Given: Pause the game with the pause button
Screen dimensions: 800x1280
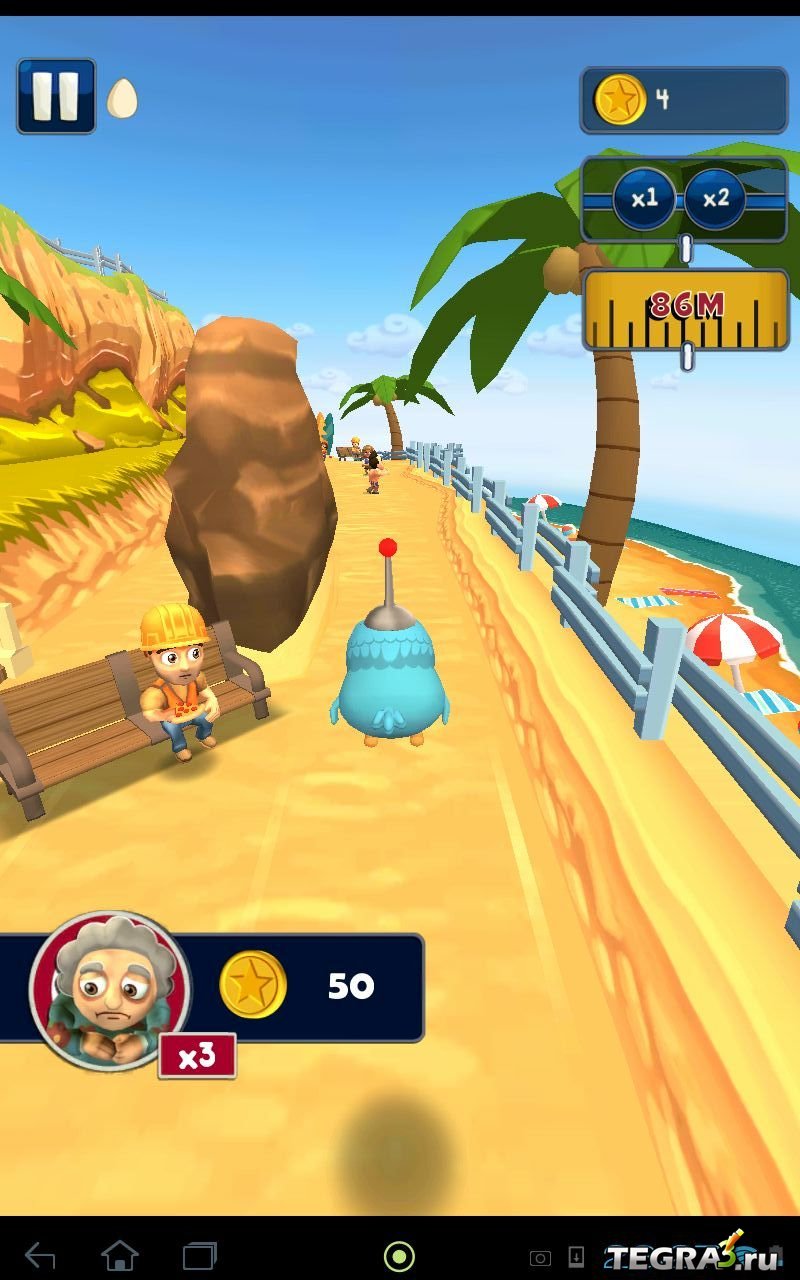Looking at the screenshot, I should point(56,96).
